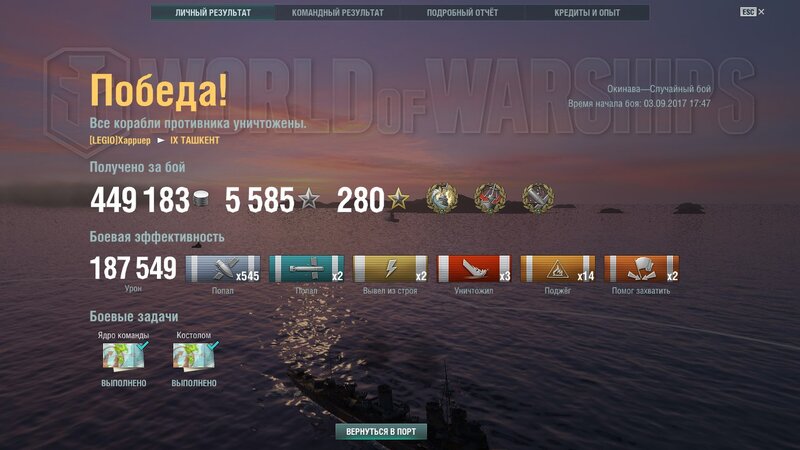
Task: Click the Помог захватить ribbon
Action: (x=641, y=269)
